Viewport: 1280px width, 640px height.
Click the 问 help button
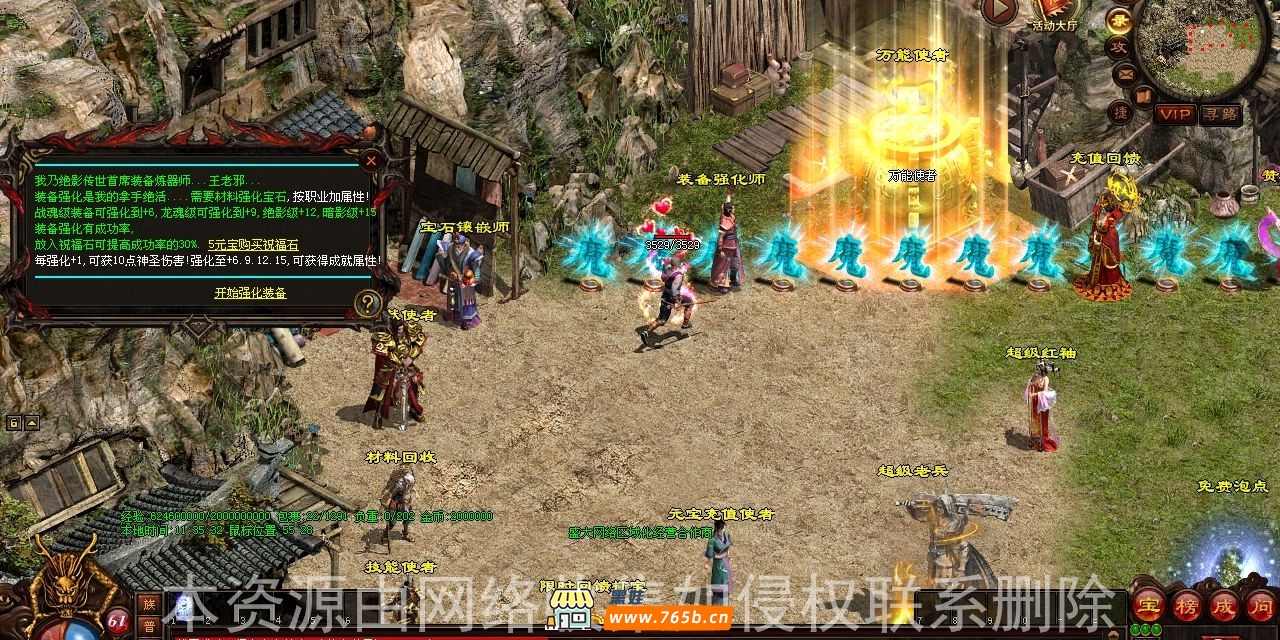coord(1259,605)
